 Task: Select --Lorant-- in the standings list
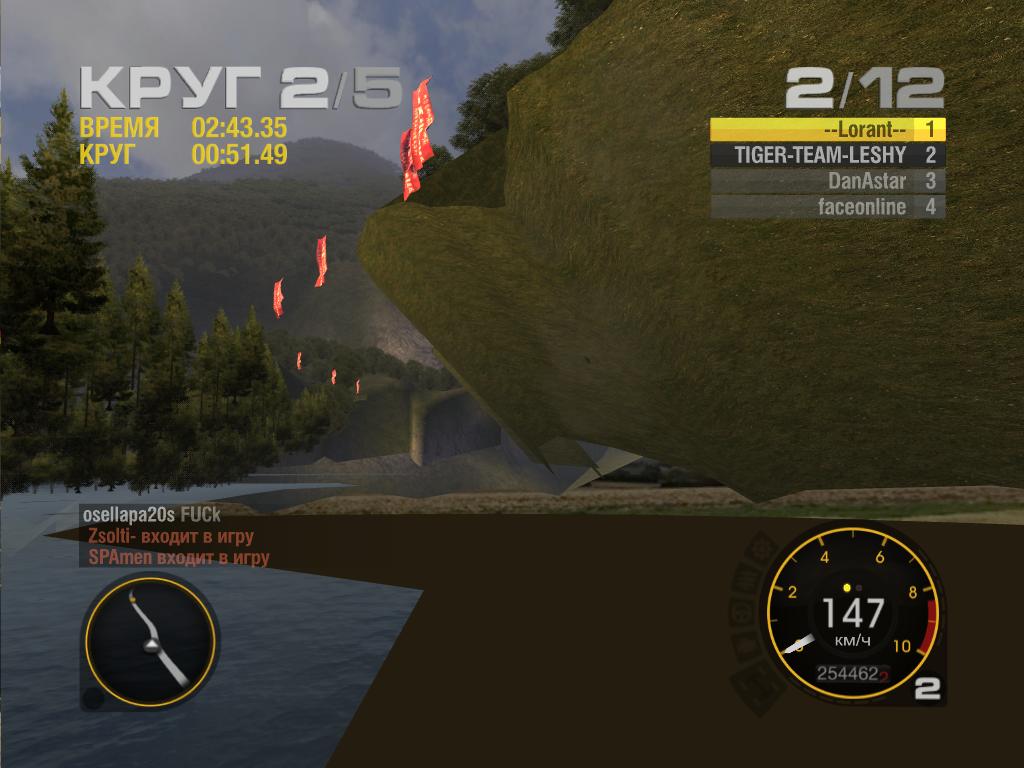[826, 129]
